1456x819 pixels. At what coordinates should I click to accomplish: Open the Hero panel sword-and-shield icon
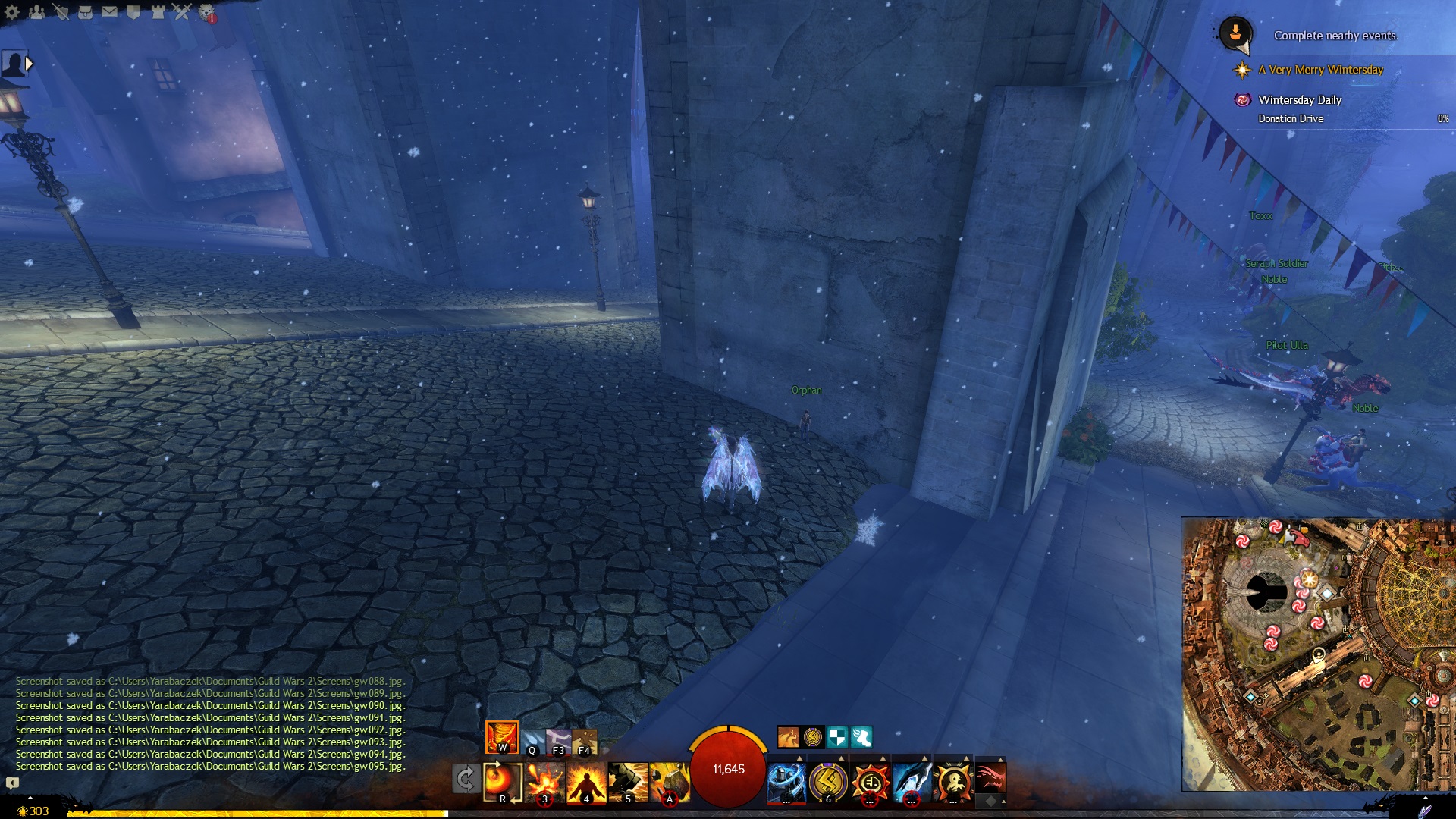pos(61,12)
